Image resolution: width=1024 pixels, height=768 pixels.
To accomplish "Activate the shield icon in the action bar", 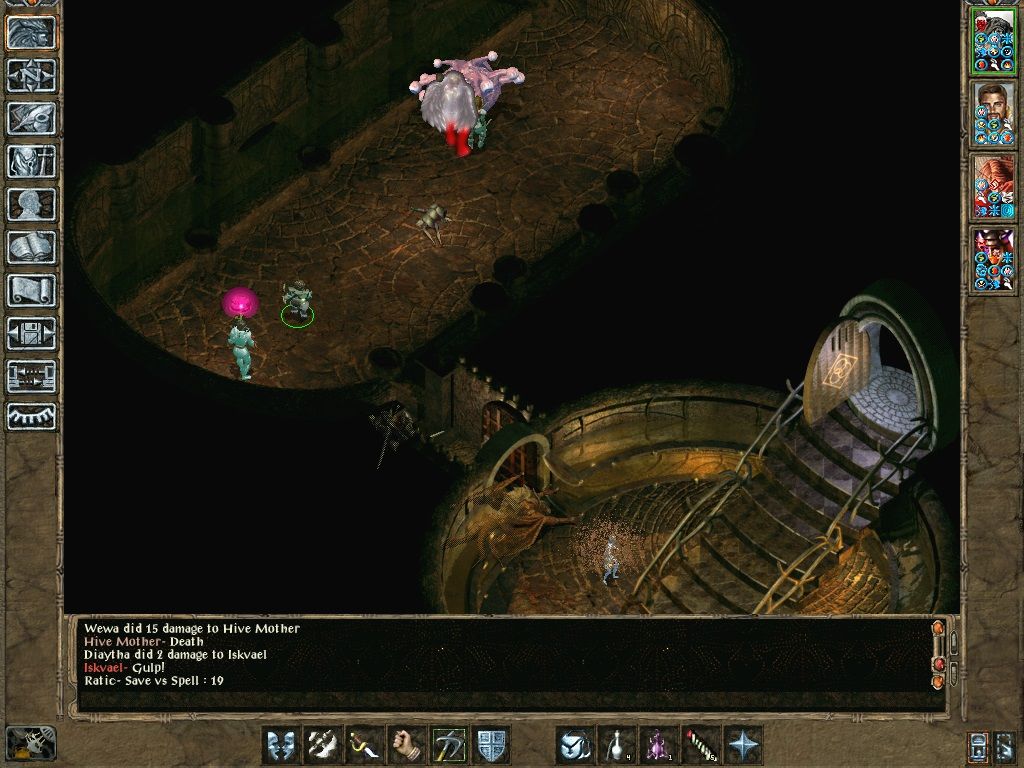I will point(492,745).
